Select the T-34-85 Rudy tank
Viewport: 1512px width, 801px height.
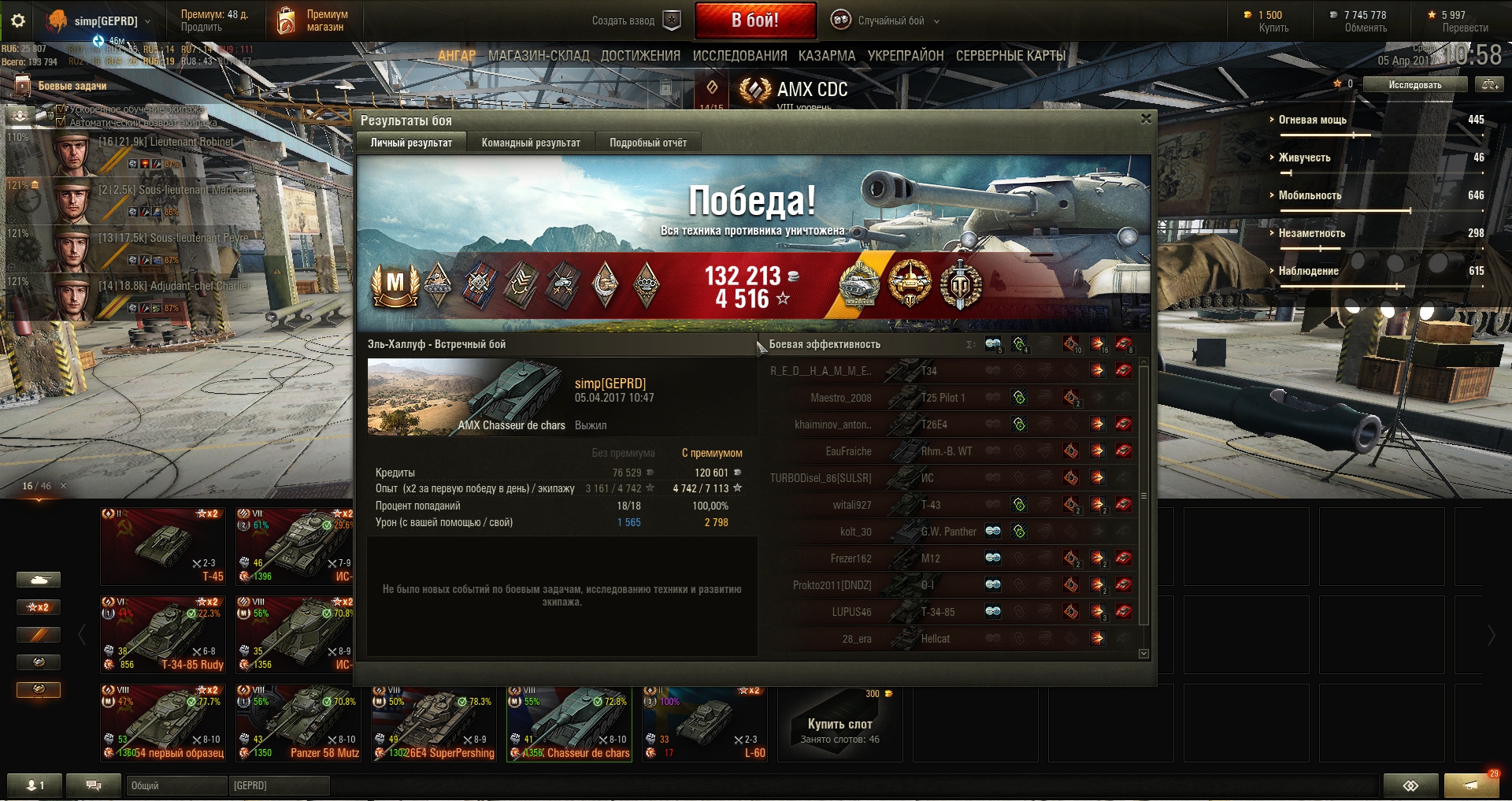tap(164, 634)
